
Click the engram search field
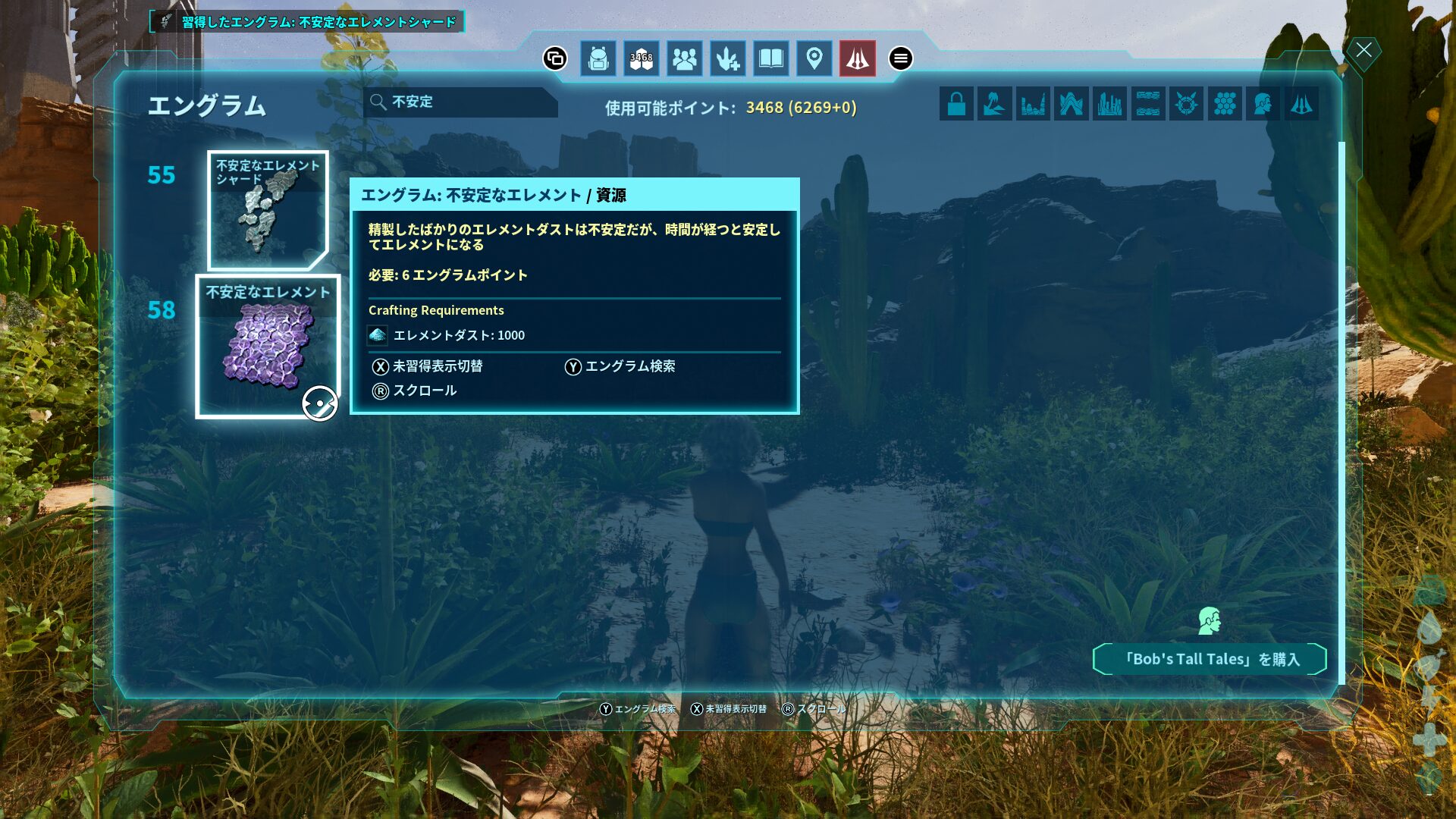463,102
